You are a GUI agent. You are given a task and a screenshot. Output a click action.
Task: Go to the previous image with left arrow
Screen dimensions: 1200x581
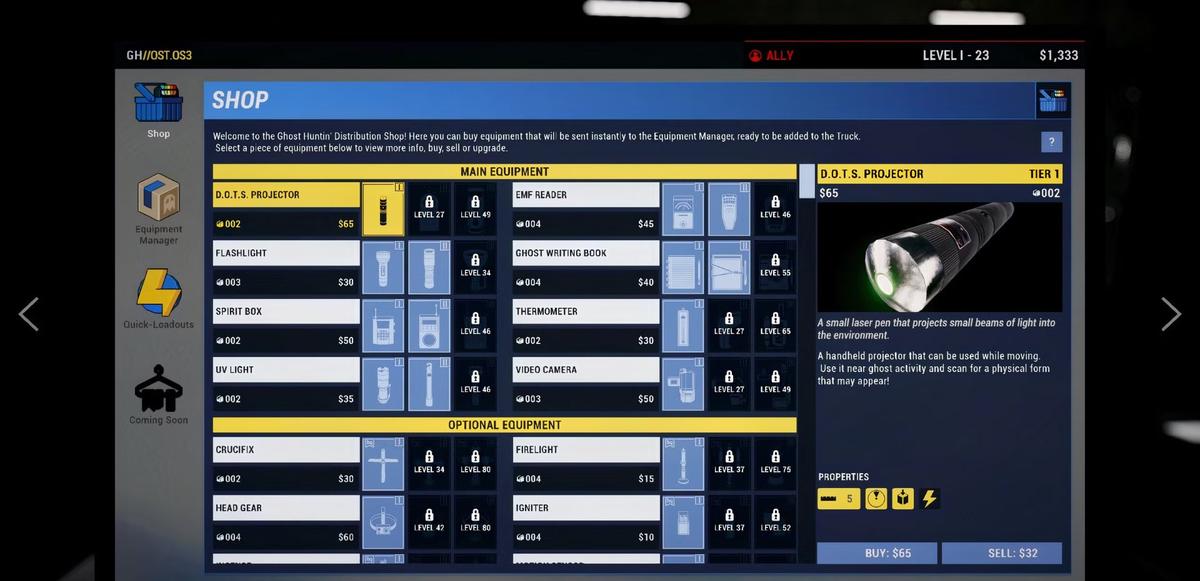click(x=29, y=314)
